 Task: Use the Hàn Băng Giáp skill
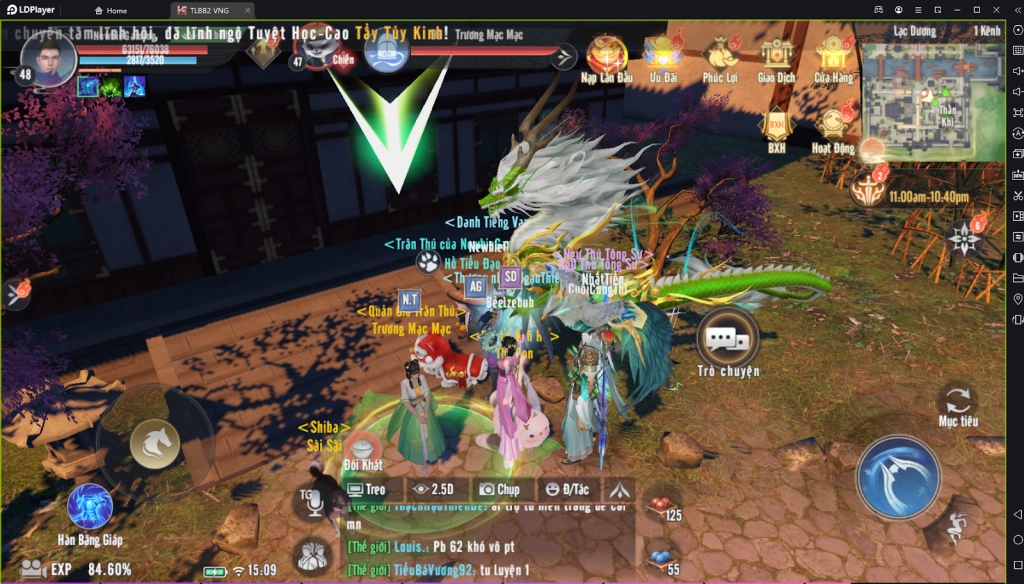tap(89, 507)
